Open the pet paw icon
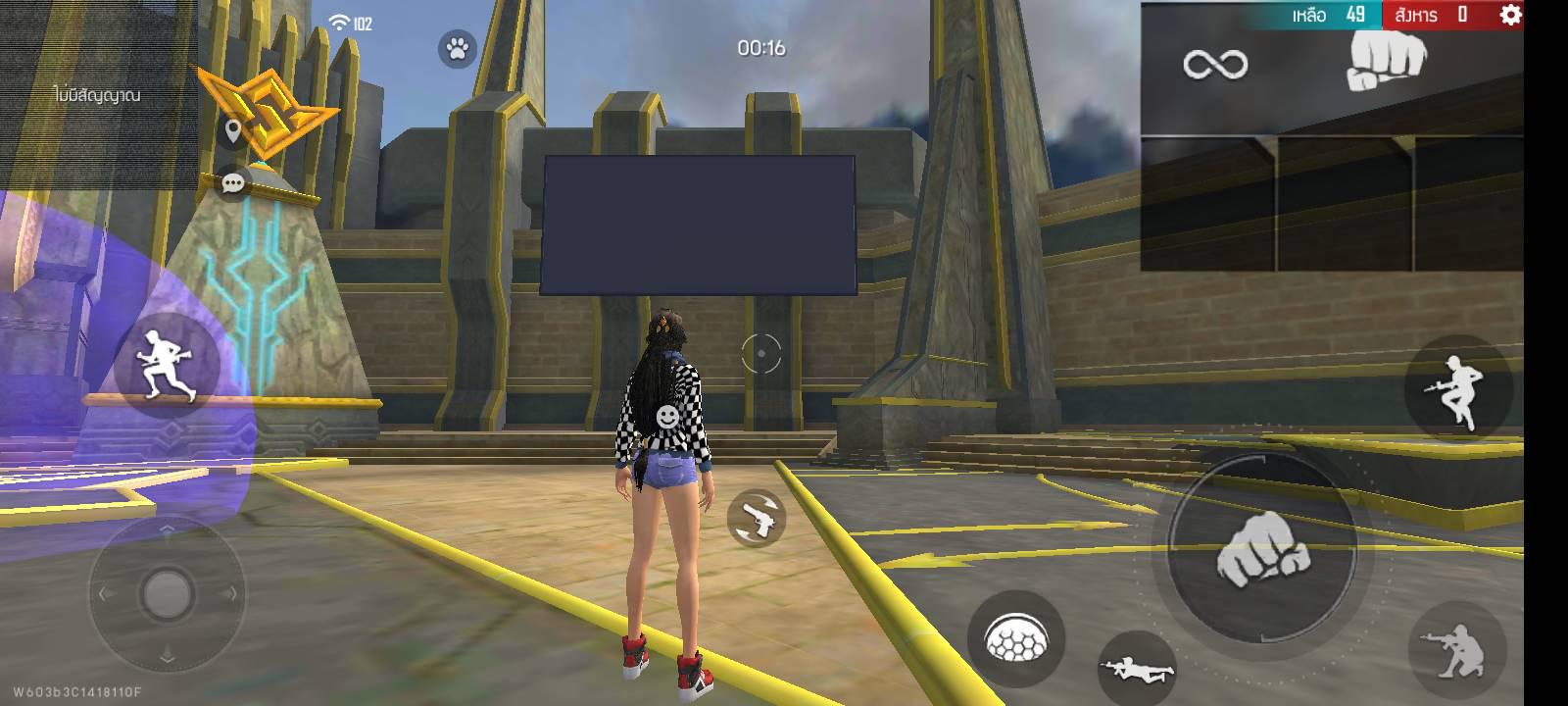1568x706 pixels. pos(457,48)
